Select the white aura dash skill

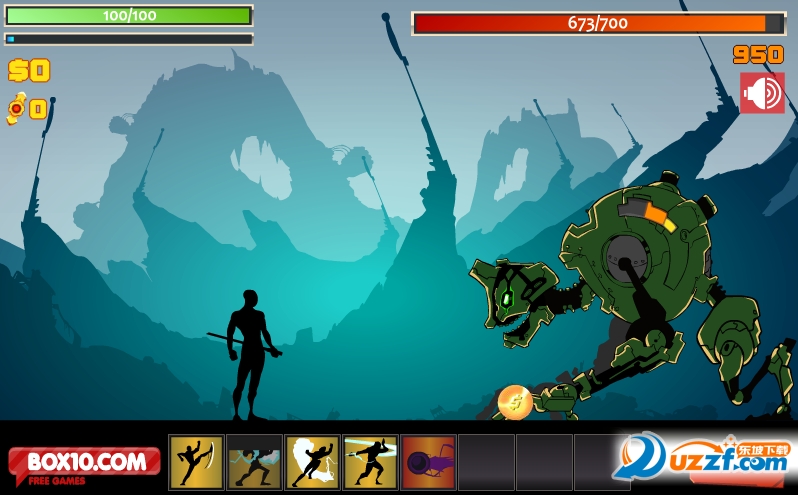tap(312, 462)
